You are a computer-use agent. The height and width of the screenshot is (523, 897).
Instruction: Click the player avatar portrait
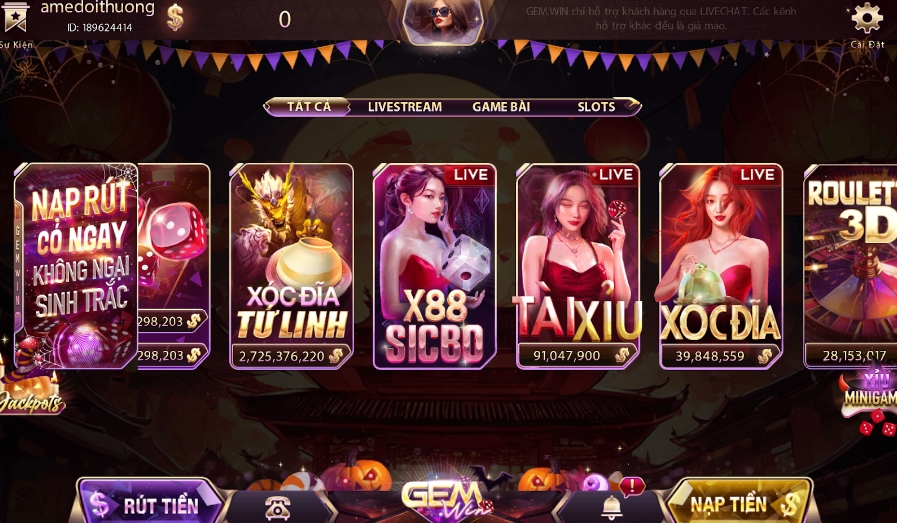tap(440, 18)
